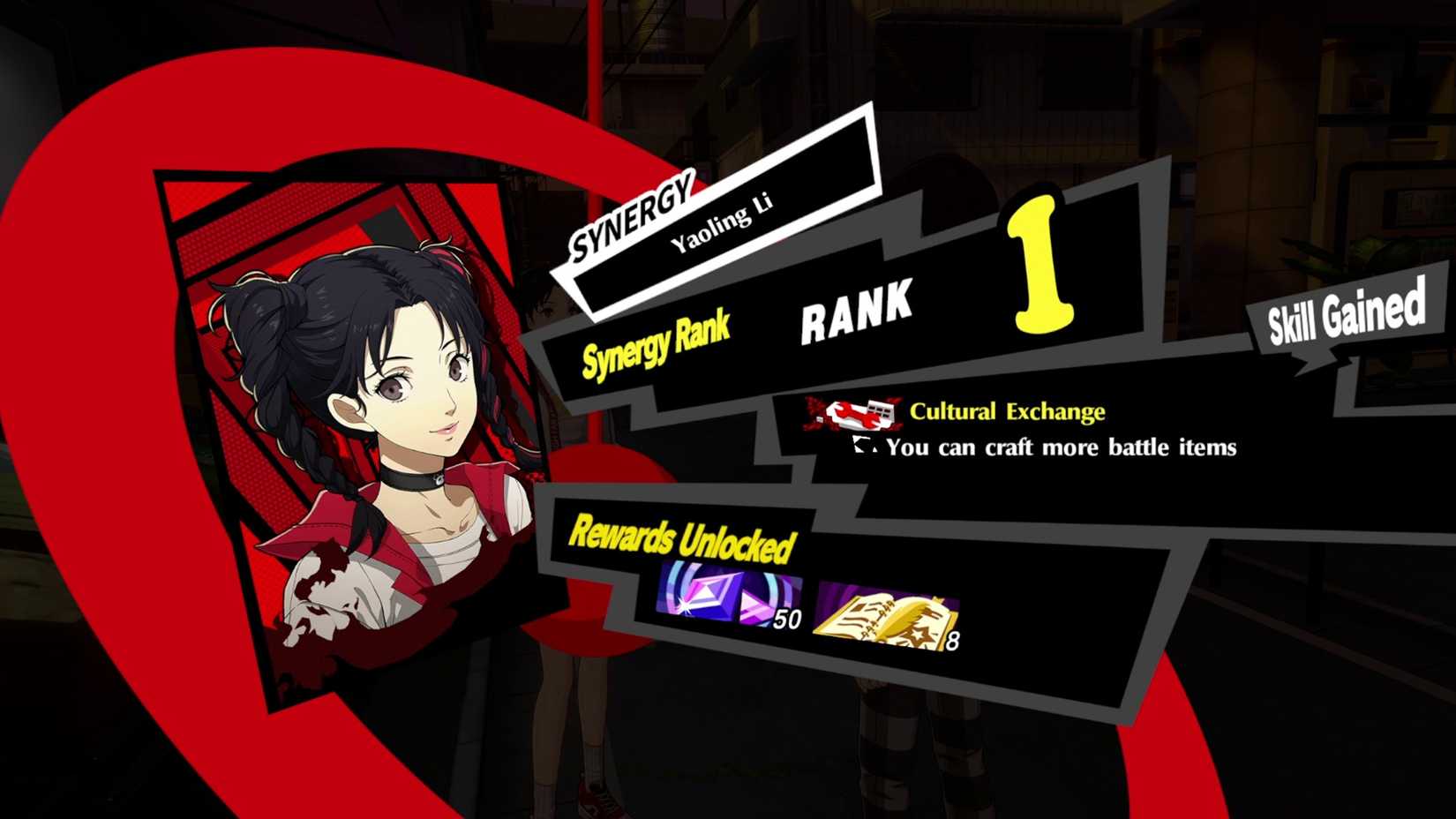Image resolution: width=1456 pixels, height=819 pixels.
Task: Click the text You can craft more battle items
Action: coord(1059,447)
